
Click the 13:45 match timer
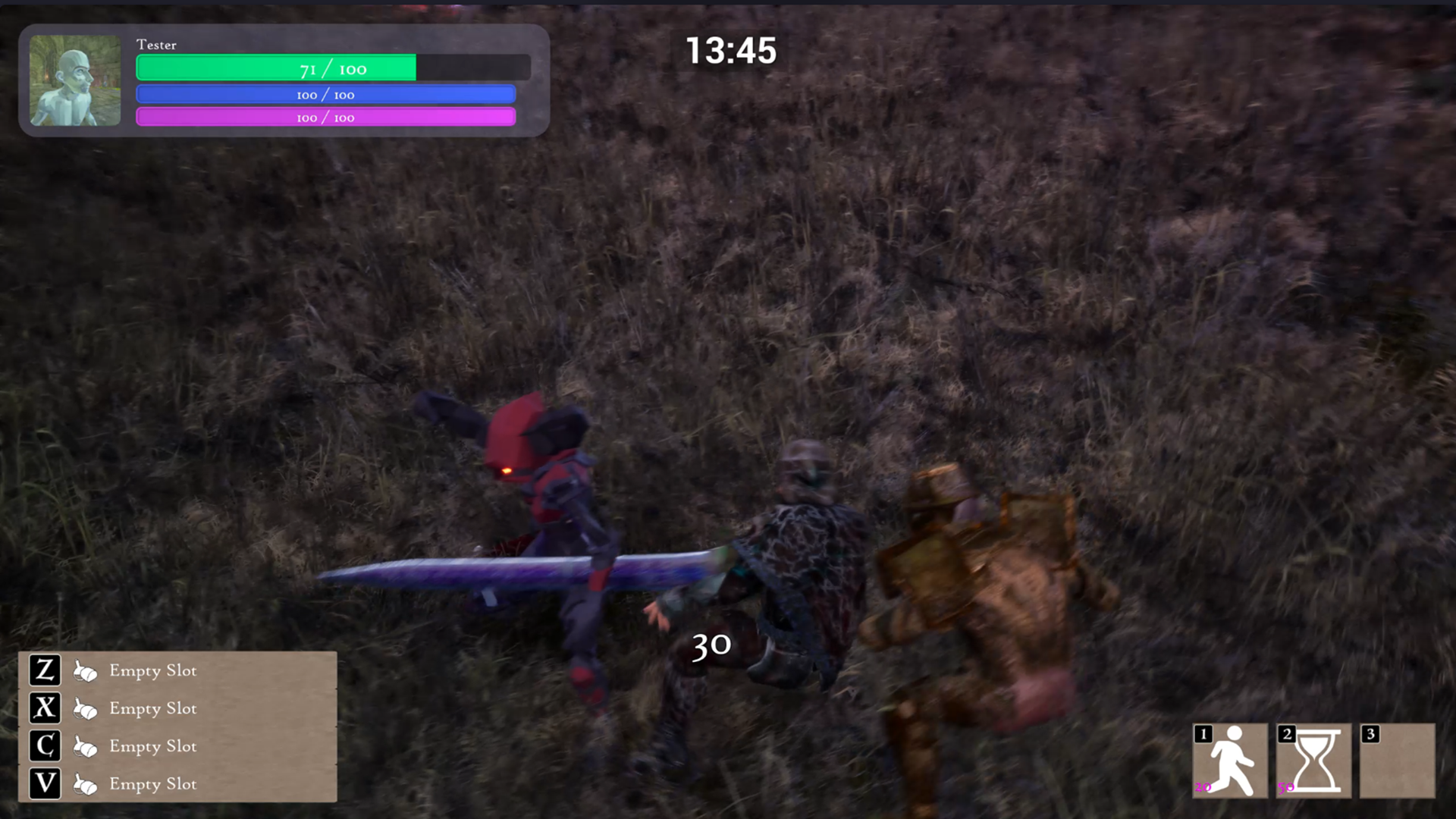(730, 50)
